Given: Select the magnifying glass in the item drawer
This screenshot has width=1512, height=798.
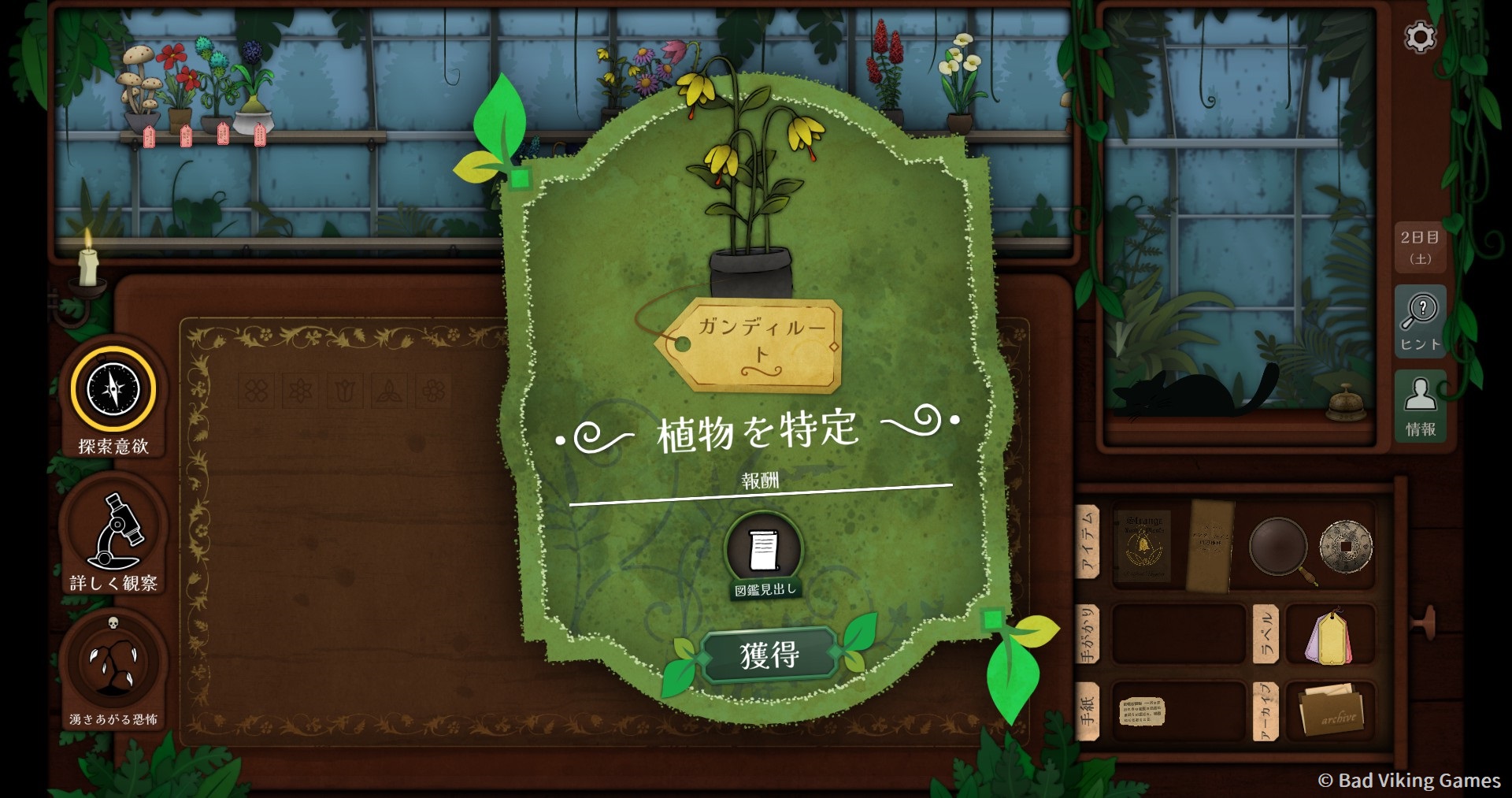Looking at the screenshot, I should (x=1280, y=546).
